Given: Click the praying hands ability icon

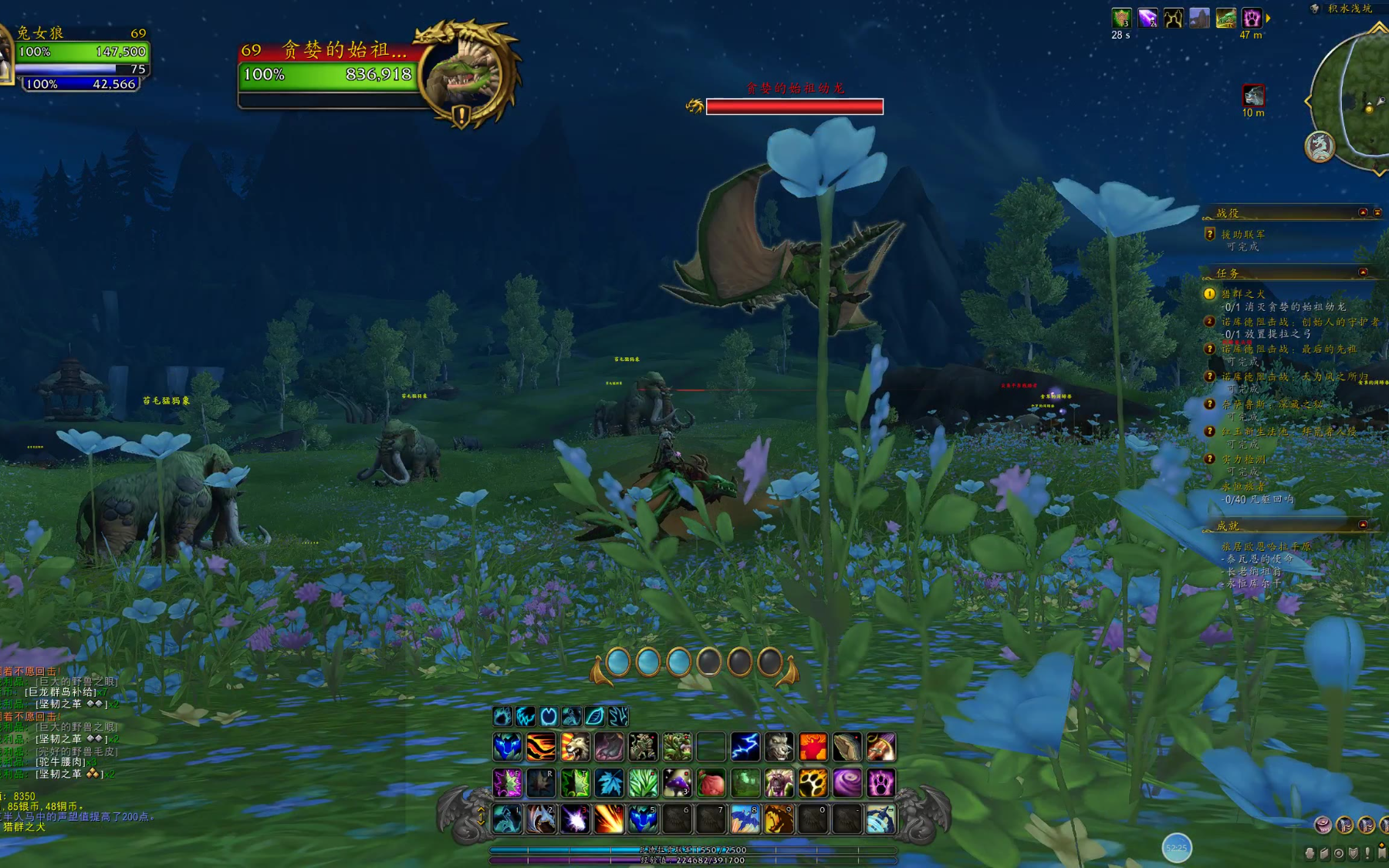Looking at the screenshot, I should [847, 747].
